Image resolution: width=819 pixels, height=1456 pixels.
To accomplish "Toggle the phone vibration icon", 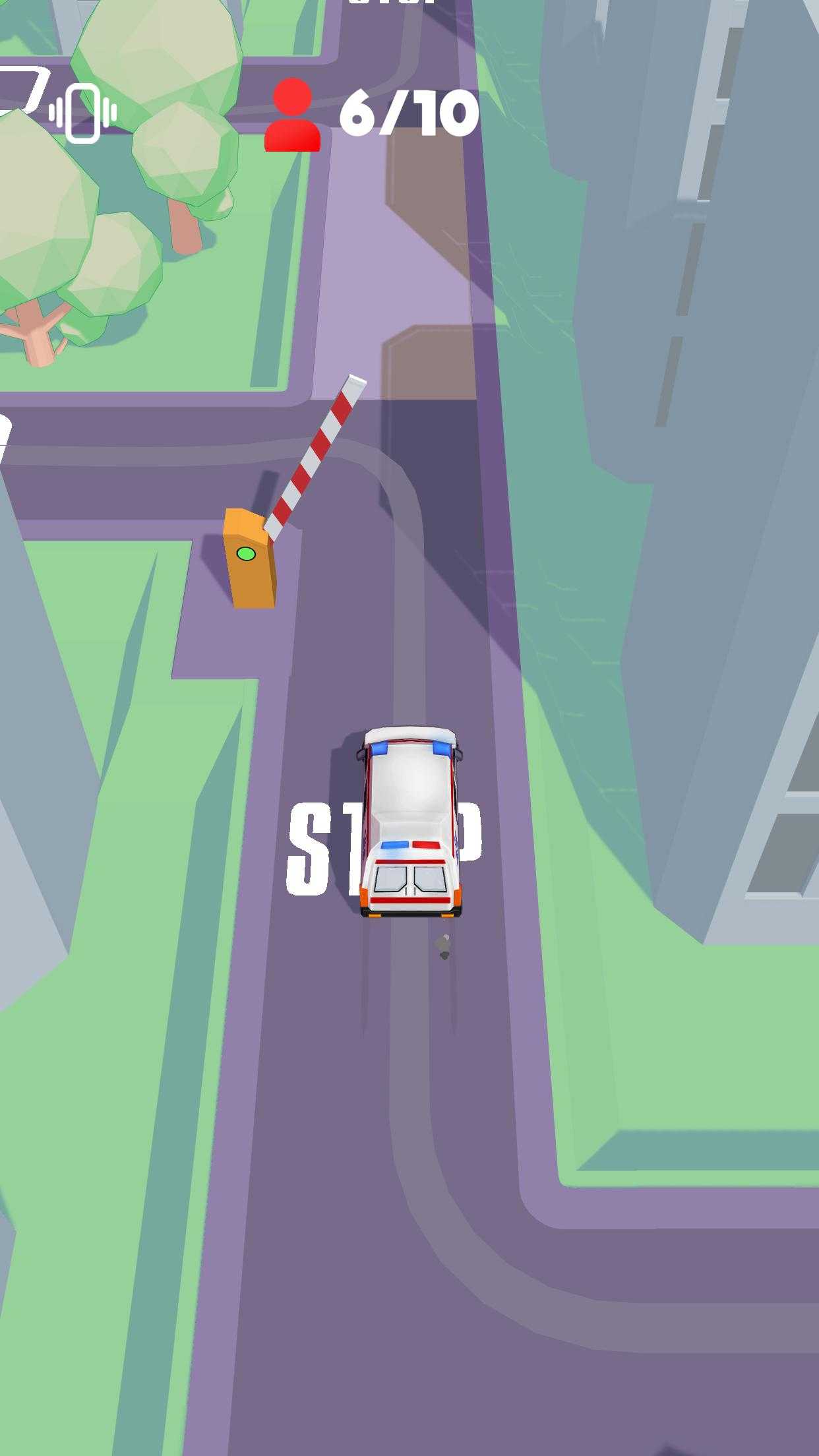I will pos(82,113).
